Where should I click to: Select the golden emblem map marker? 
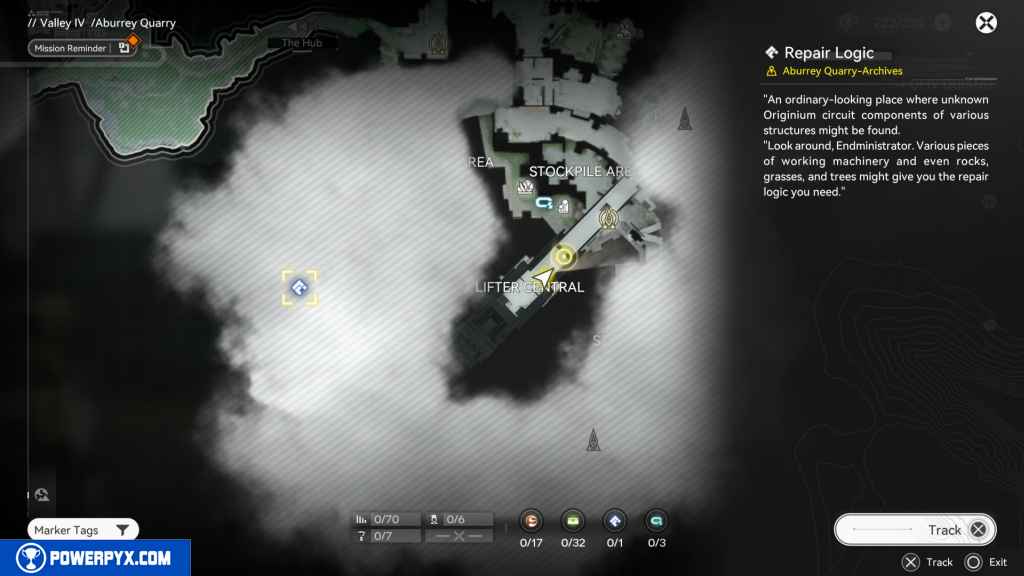point(607,217)
